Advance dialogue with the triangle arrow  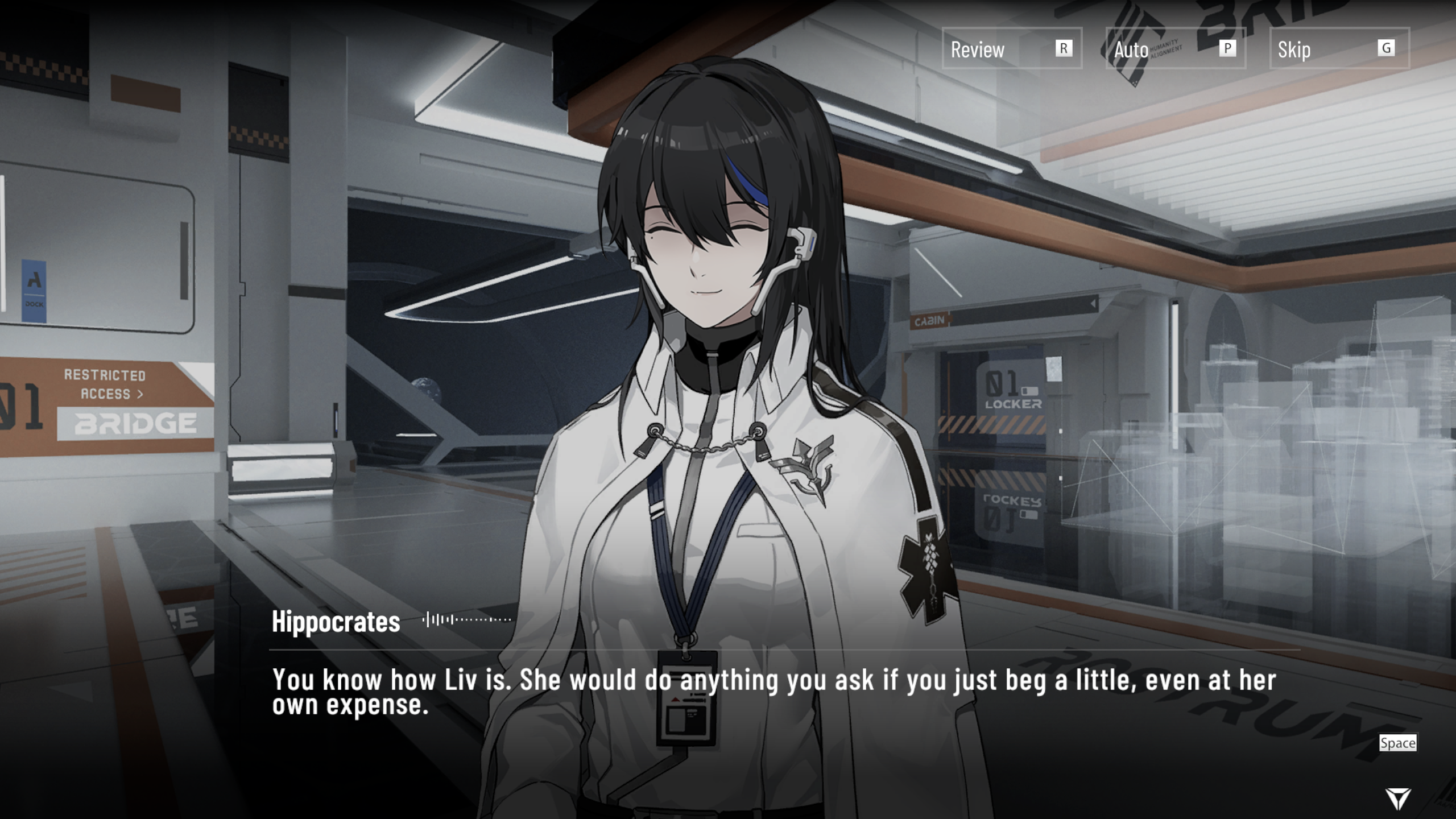point(1397,798)
